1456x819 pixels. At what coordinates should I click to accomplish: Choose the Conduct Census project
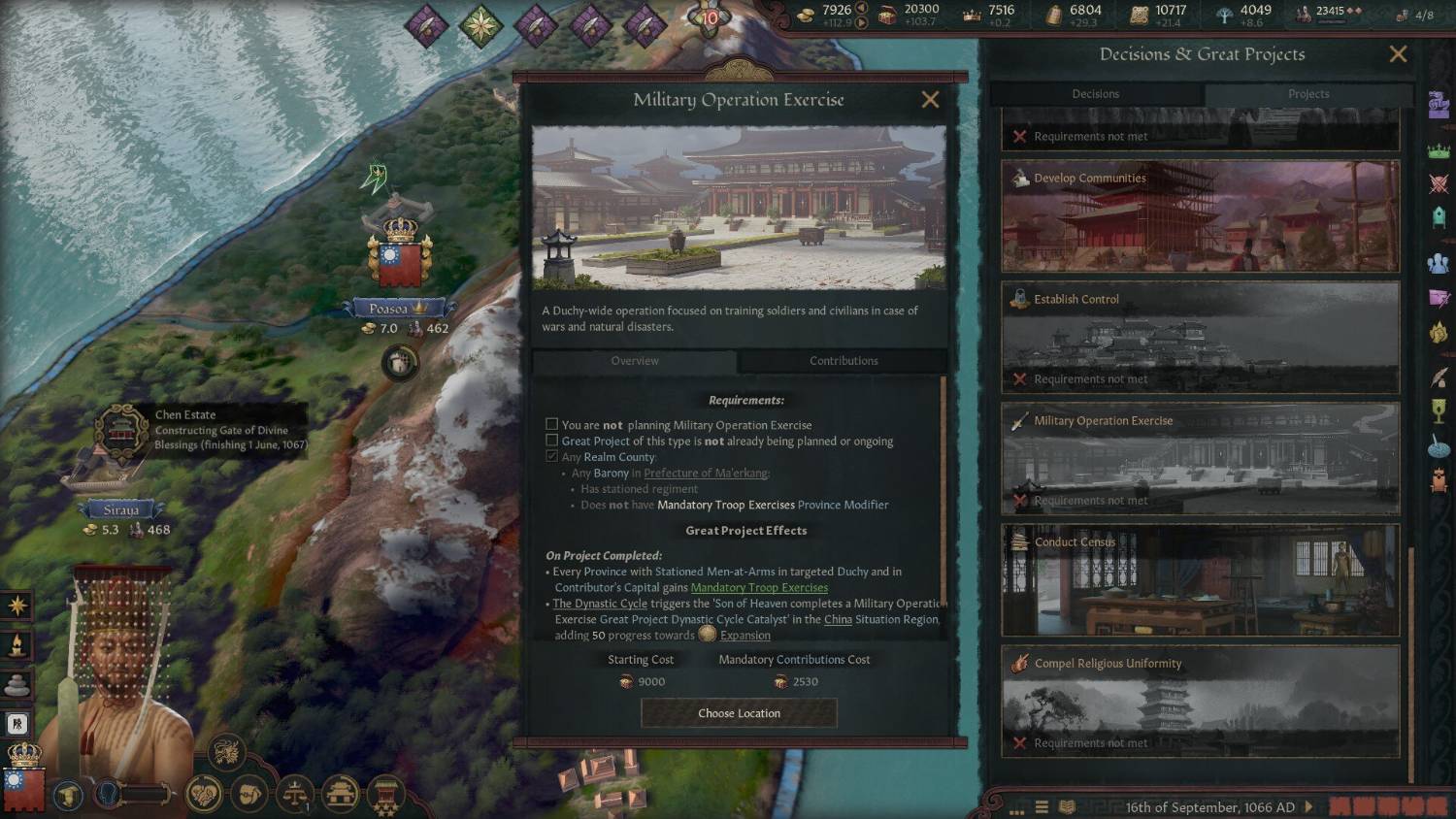point(1200,580)
